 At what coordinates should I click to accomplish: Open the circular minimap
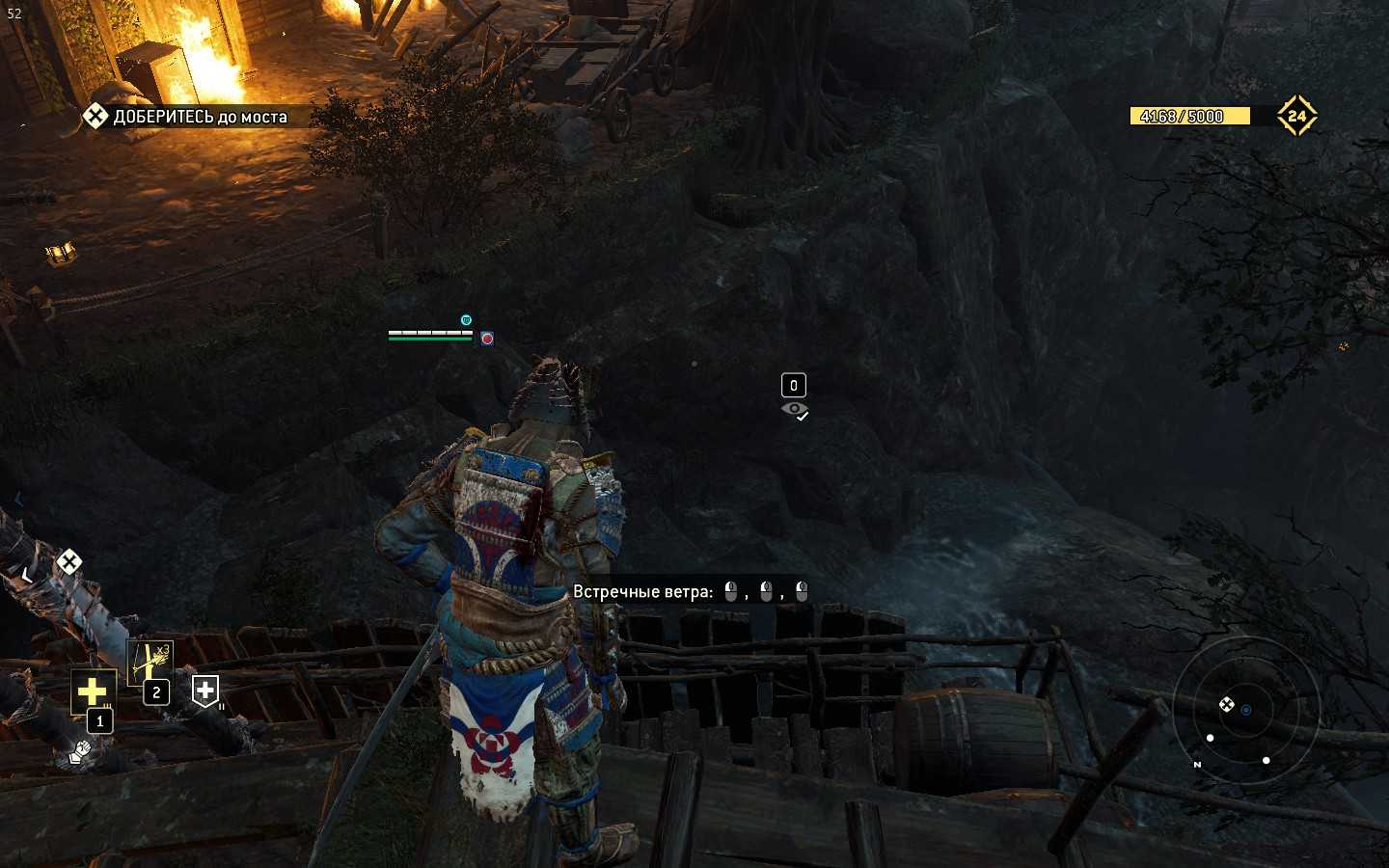1245,710
